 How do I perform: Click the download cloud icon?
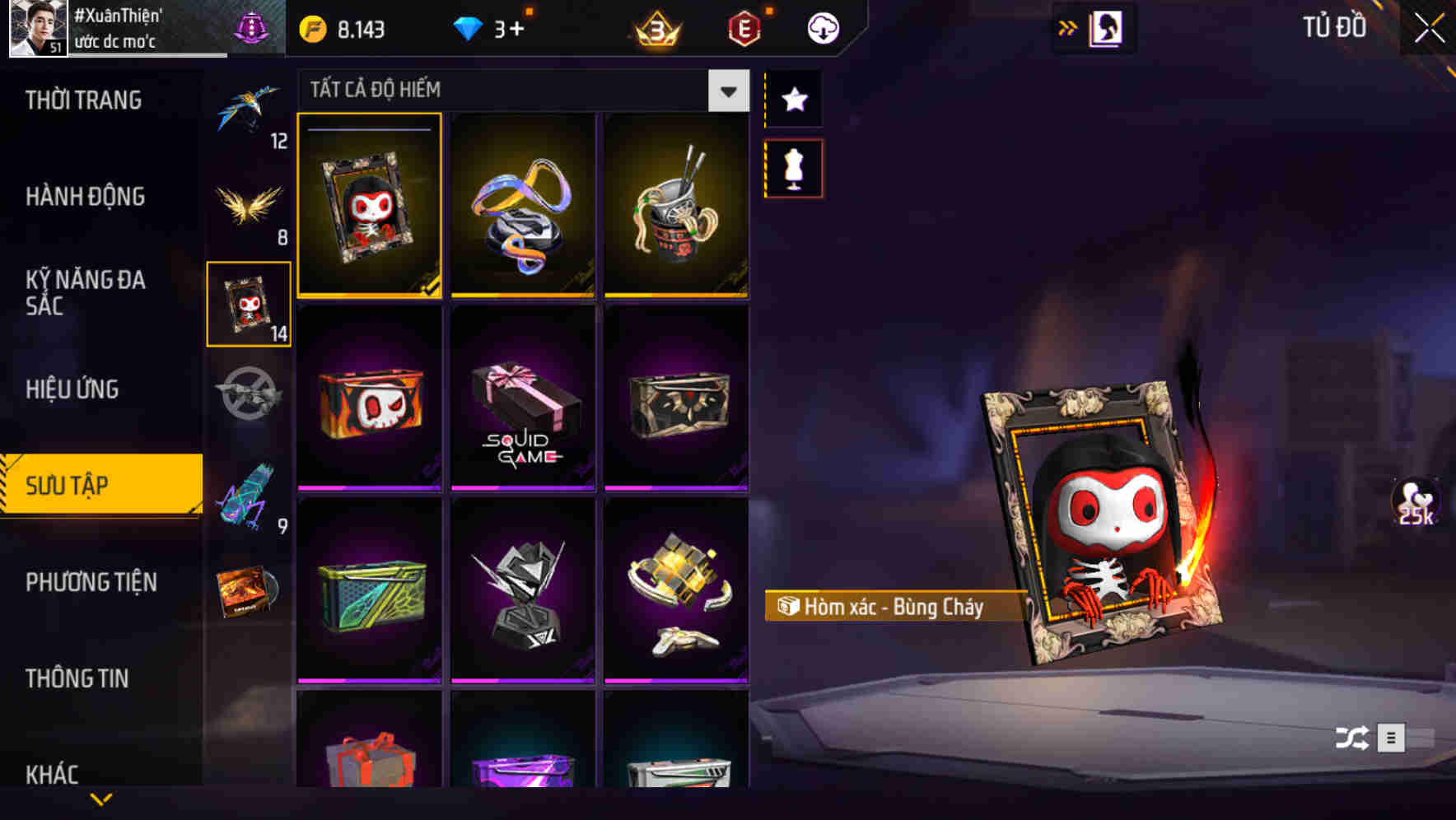pos(821,27)
